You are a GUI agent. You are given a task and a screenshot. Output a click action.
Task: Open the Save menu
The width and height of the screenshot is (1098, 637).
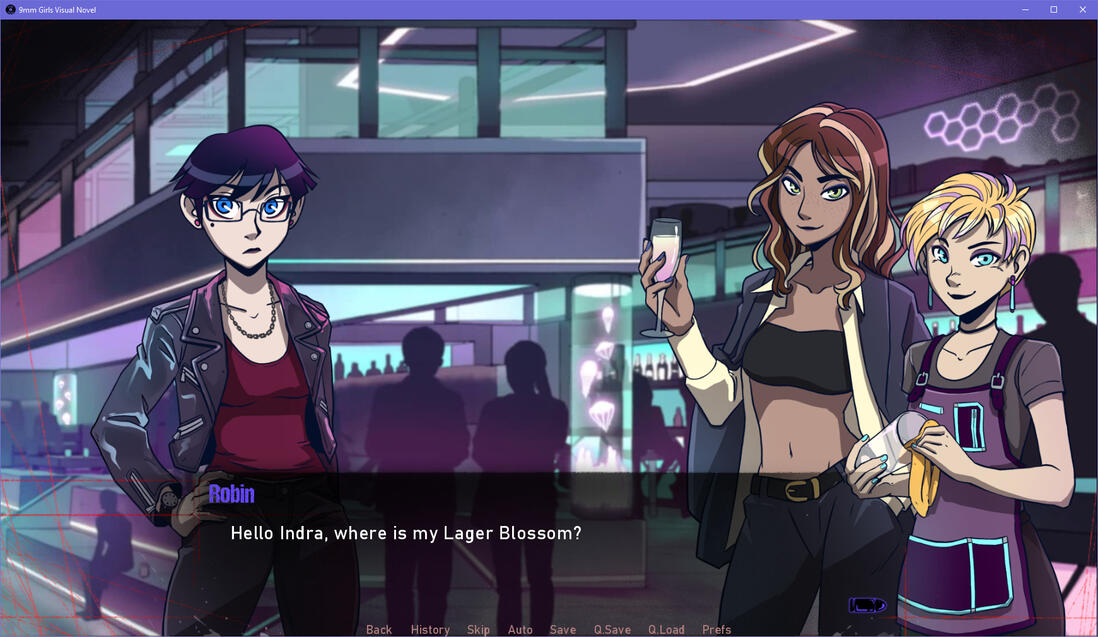coord(563,629)
